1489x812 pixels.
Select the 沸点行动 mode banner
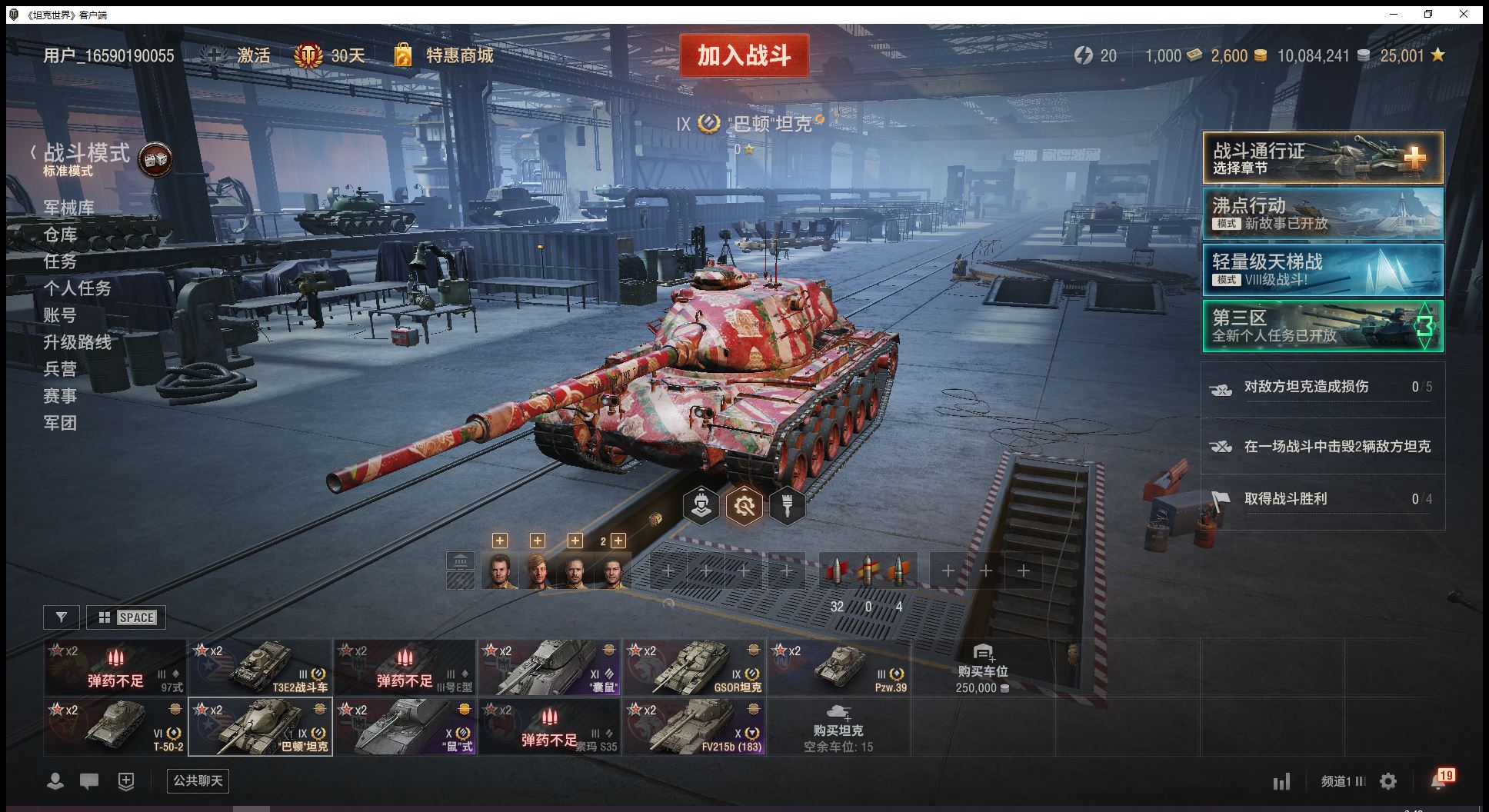tap(1322, 214)
